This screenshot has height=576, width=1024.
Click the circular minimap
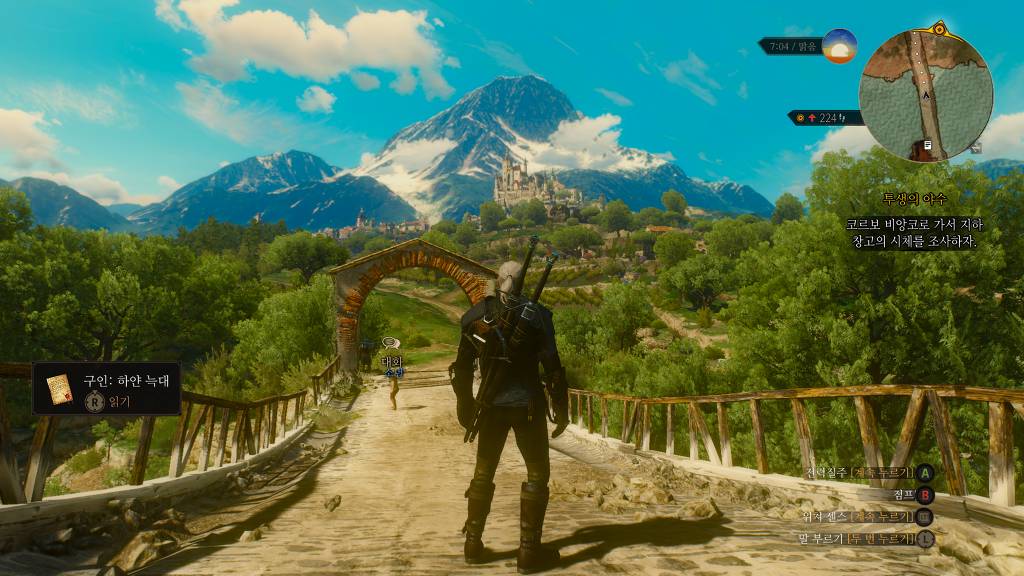pyautogui.click(x=925, y=95)
